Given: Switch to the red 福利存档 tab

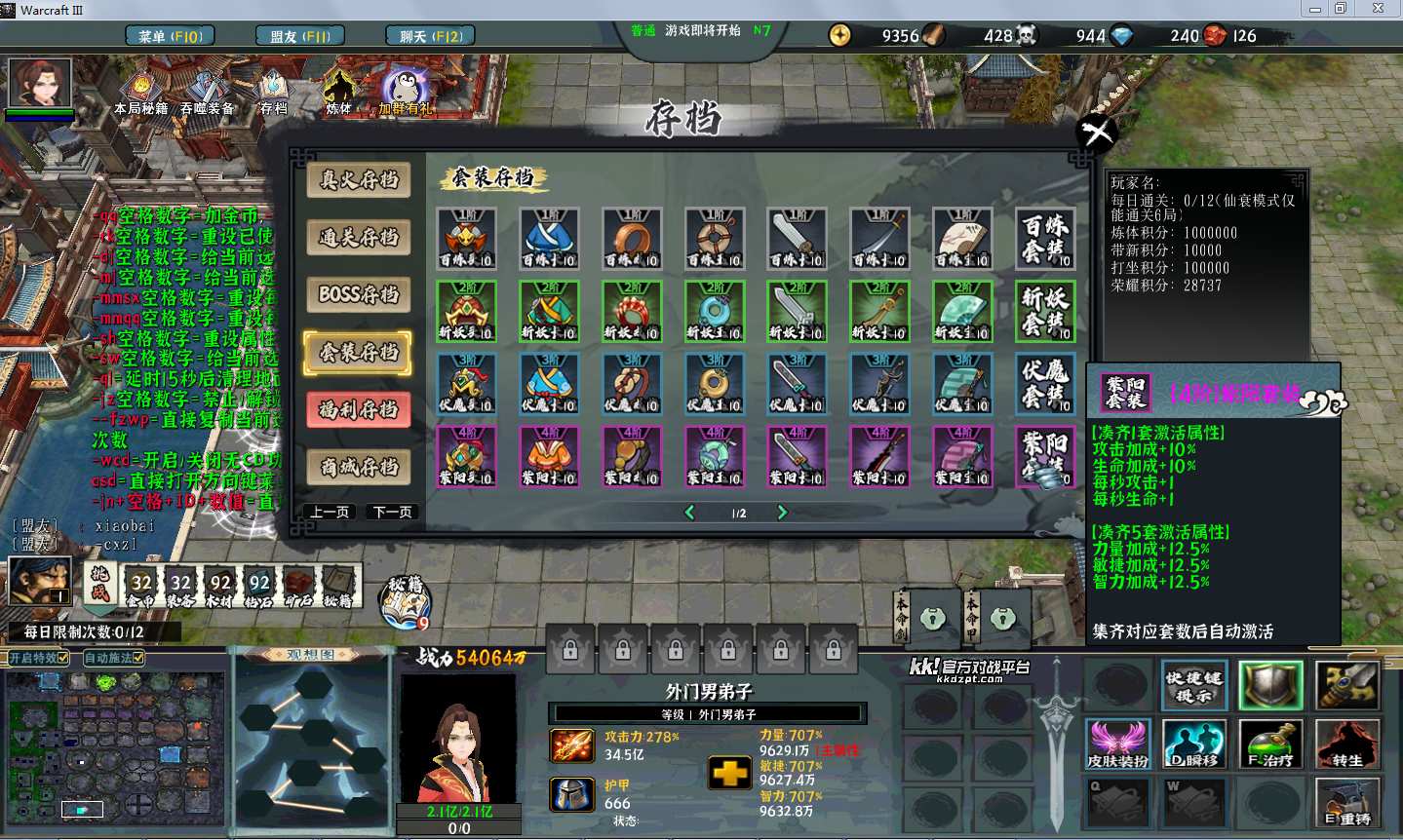Looking at the screenshot, I should [359, 409].
